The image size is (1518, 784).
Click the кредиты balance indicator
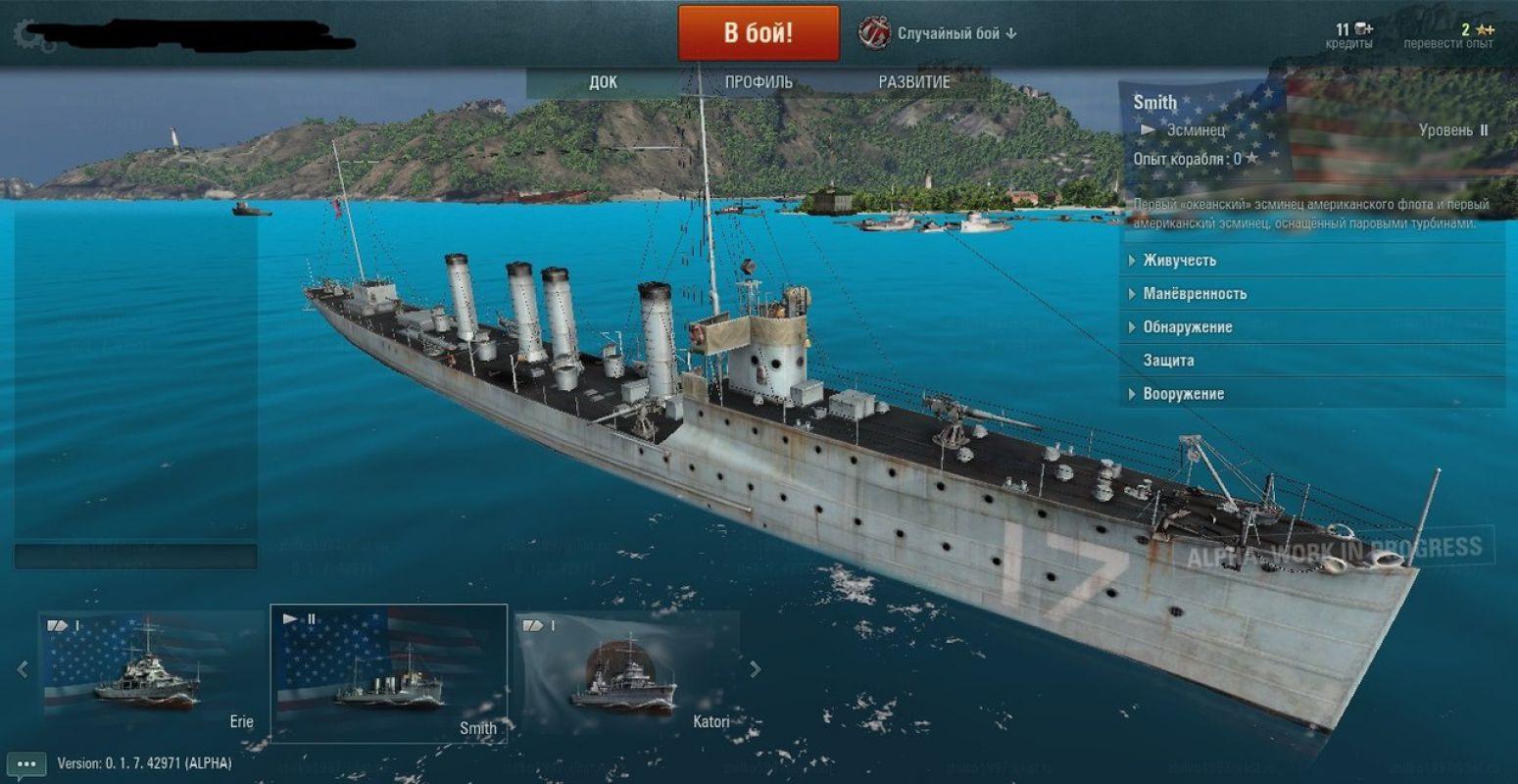tap(1350, 35)
